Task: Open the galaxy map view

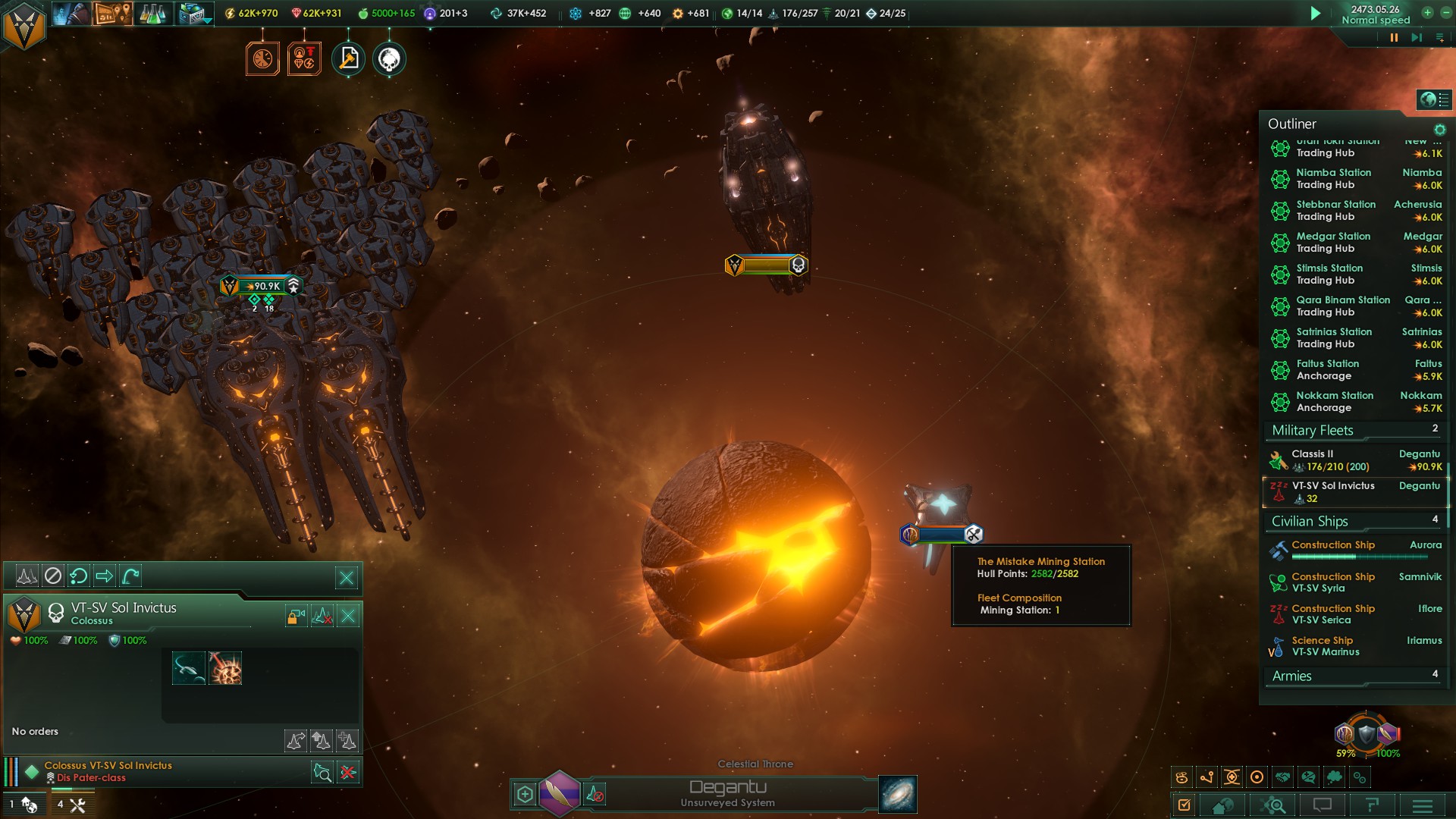Action: [x=898, y=794]
